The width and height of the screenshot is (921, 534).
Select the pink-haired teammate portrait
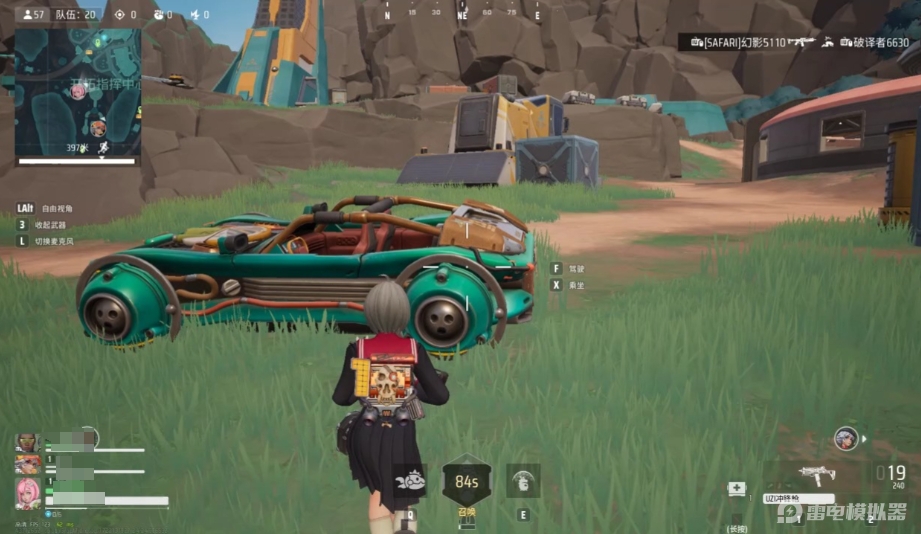pyautogui.click(x=27, y=493)
